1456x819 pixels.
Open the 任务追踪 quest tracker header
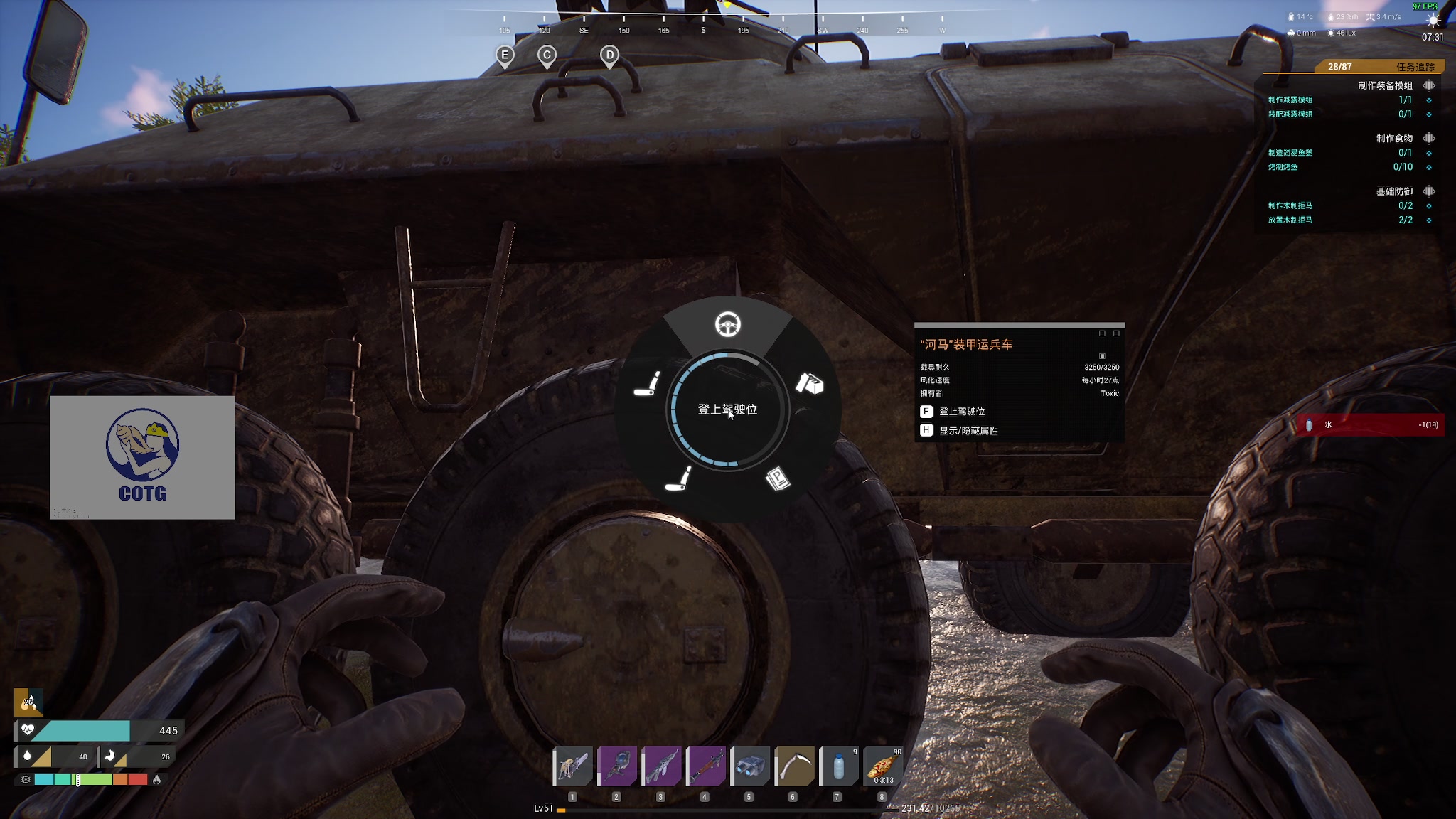[x=1415, y=67]
